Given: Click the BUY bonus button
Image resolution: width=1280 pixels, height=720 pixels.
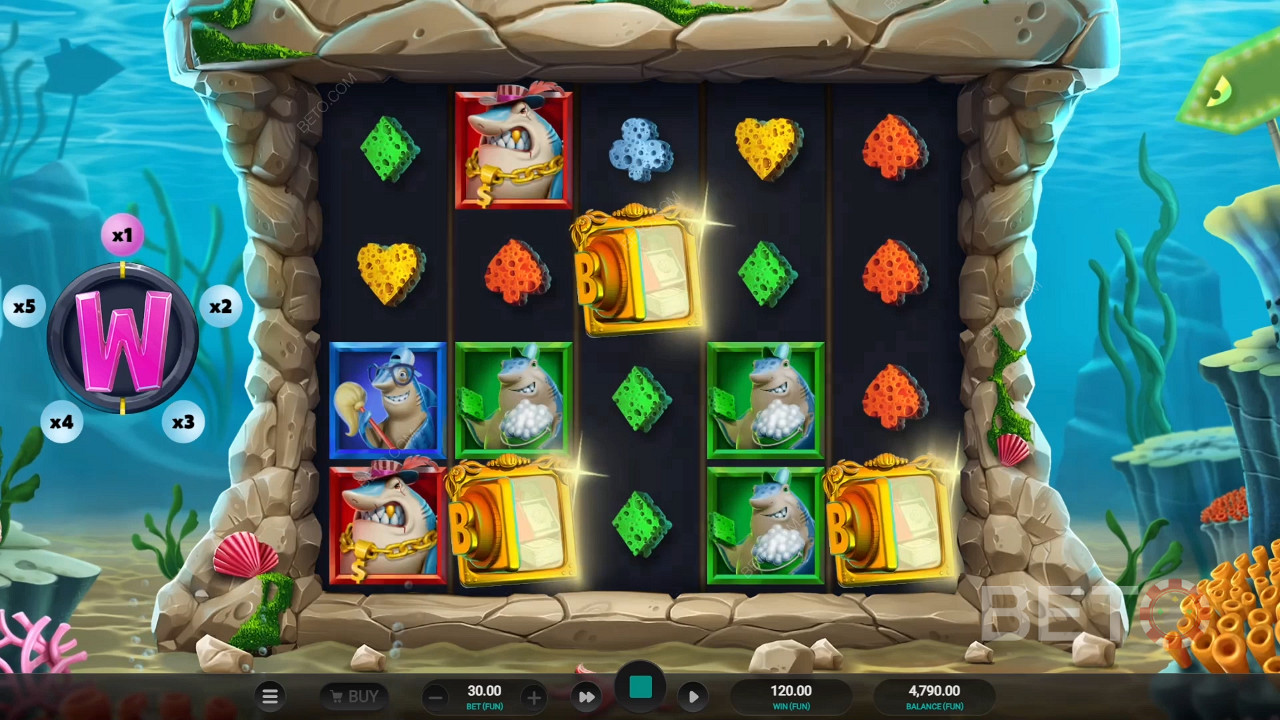Looking at the screenshot, I should click(x=352, y=696).
